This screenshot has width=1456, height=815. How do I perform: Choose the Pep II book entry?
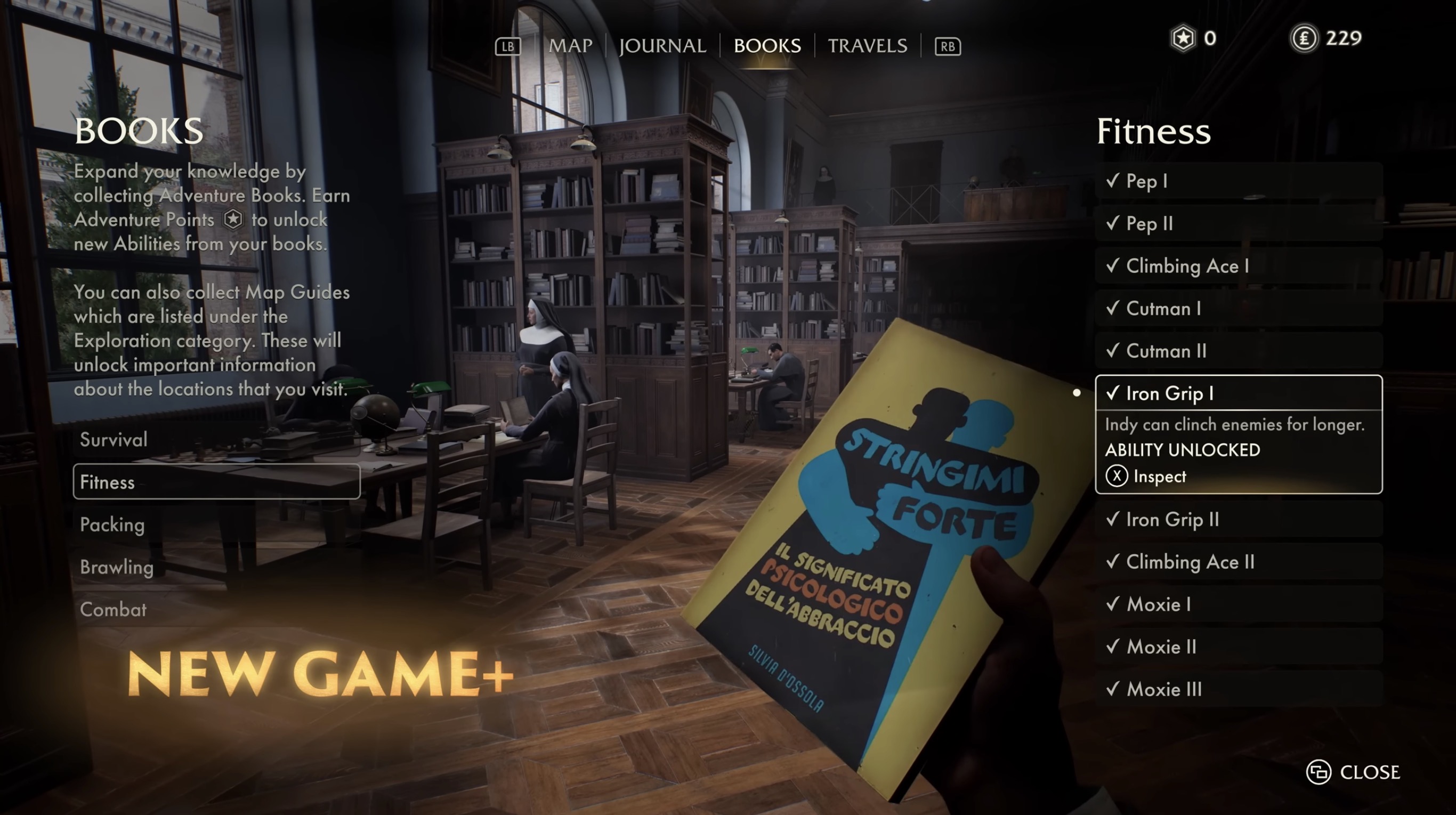click(x=1238, y=223)
